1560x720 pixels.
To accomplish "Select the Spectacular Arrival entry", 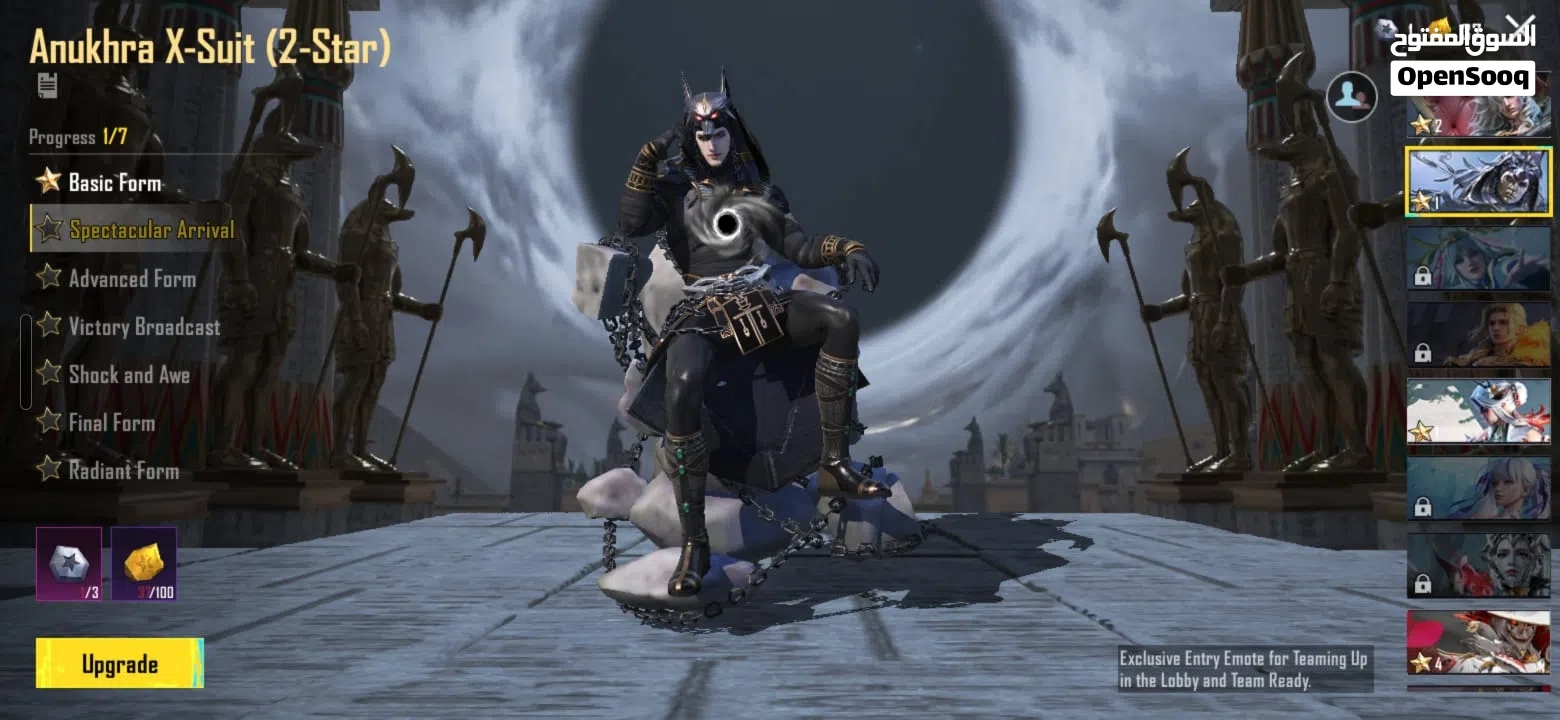I will click(151, 230).
